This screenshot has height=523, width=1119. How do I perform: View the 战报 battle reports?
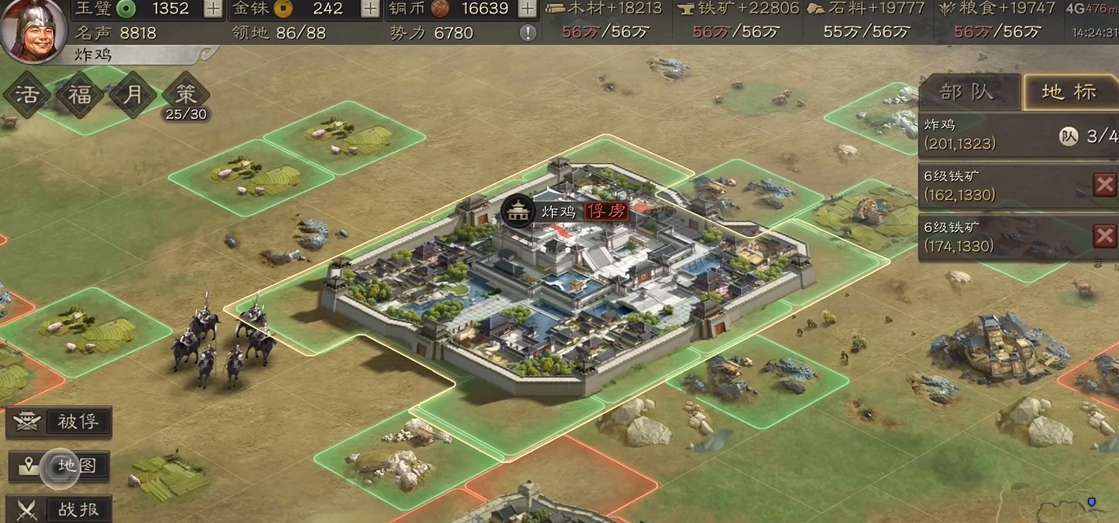point(60,509)
